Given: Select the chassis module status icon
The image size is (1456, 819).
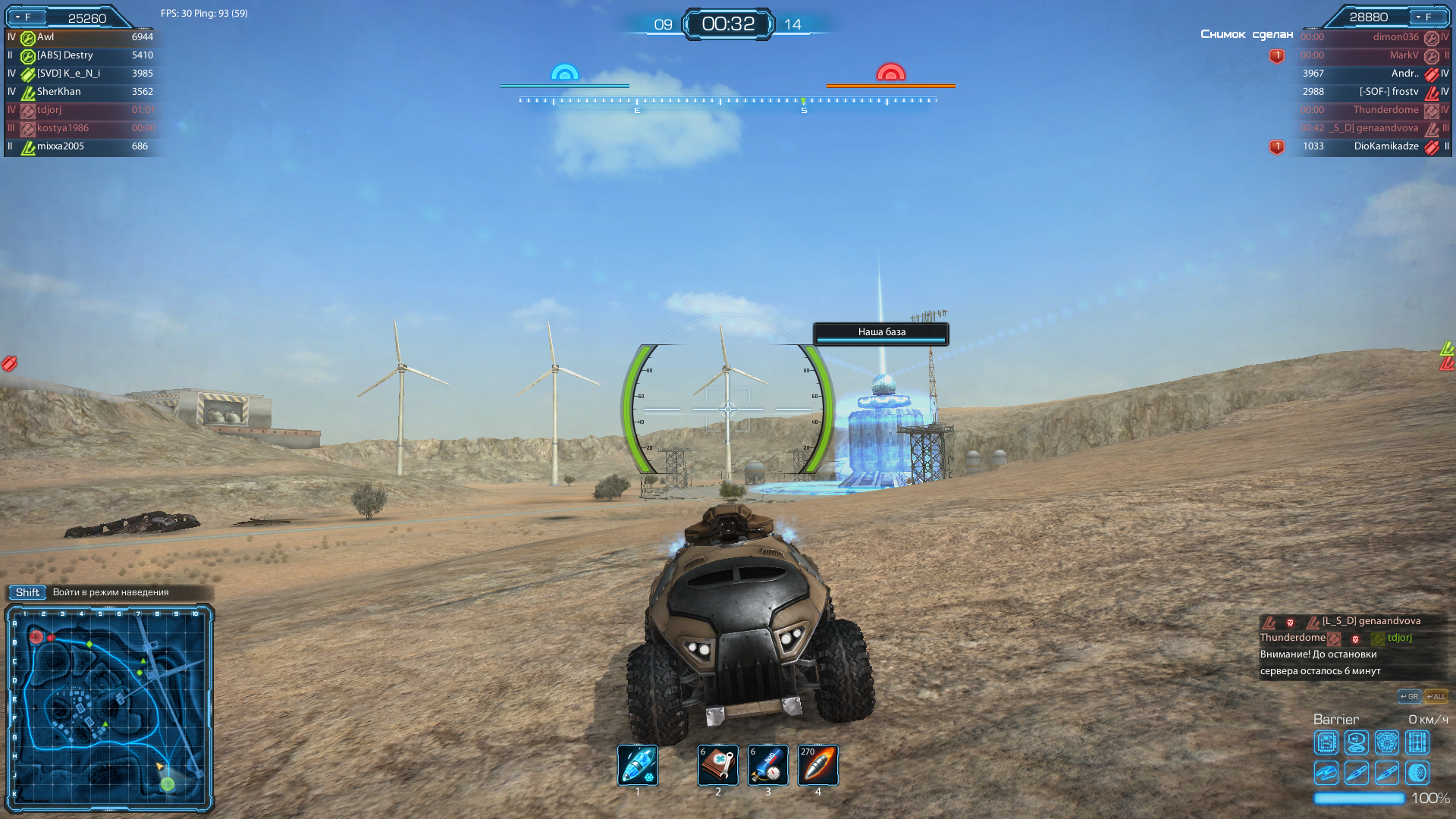Looking at the screenshot, I should tap(1417, 742).
